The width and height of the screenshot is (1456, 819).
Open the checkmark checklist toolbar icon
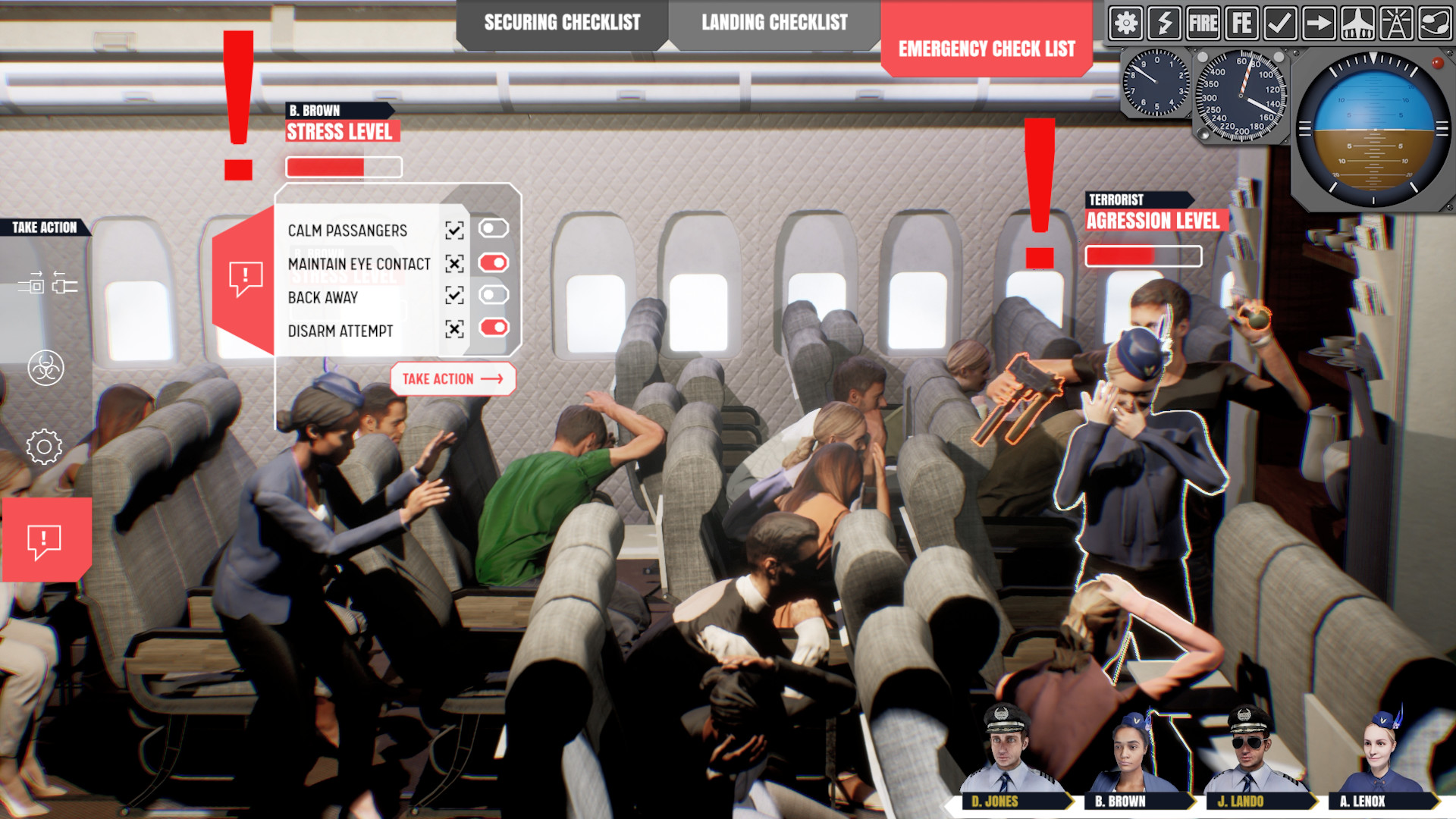1281,24
